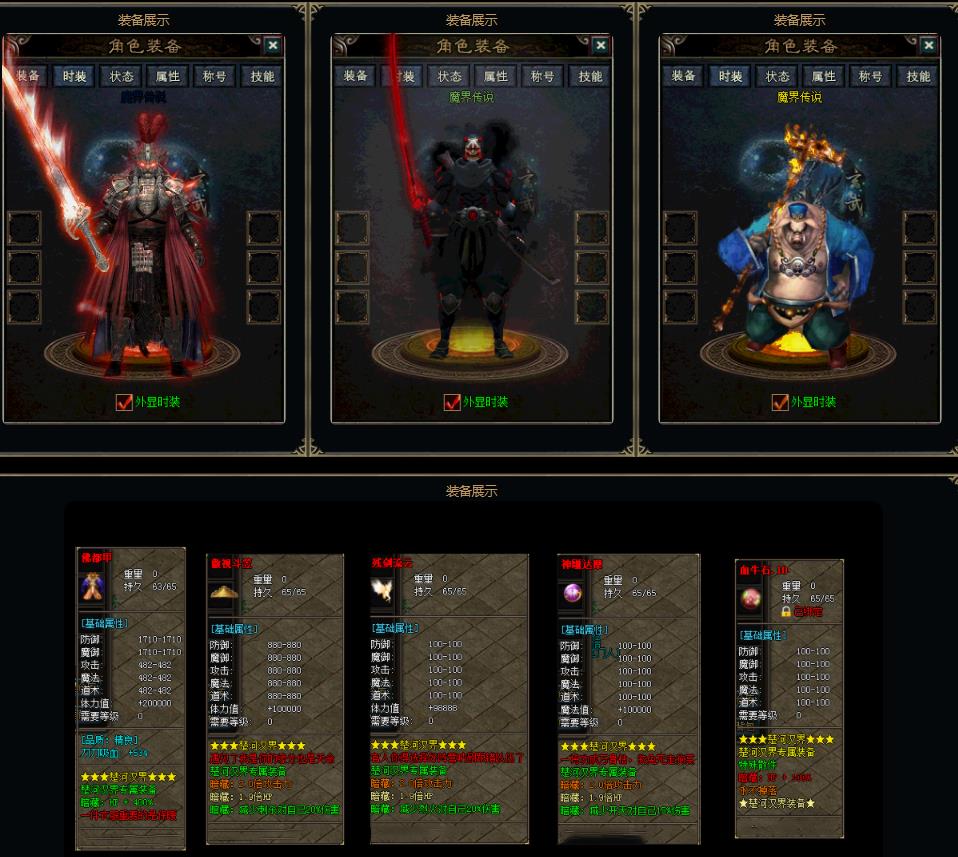Show 状态 tab in the black-armored character panel
958x857 pixels.
pos(450,76)
